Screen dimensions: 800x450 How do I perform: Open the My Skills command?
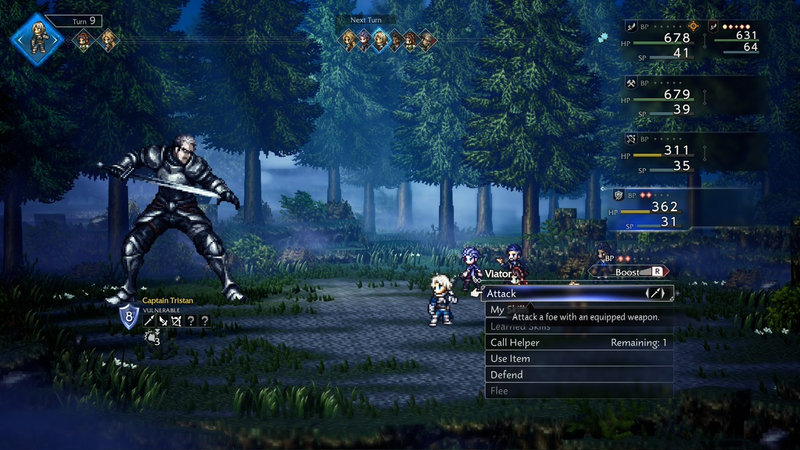(x=496, y=310)
